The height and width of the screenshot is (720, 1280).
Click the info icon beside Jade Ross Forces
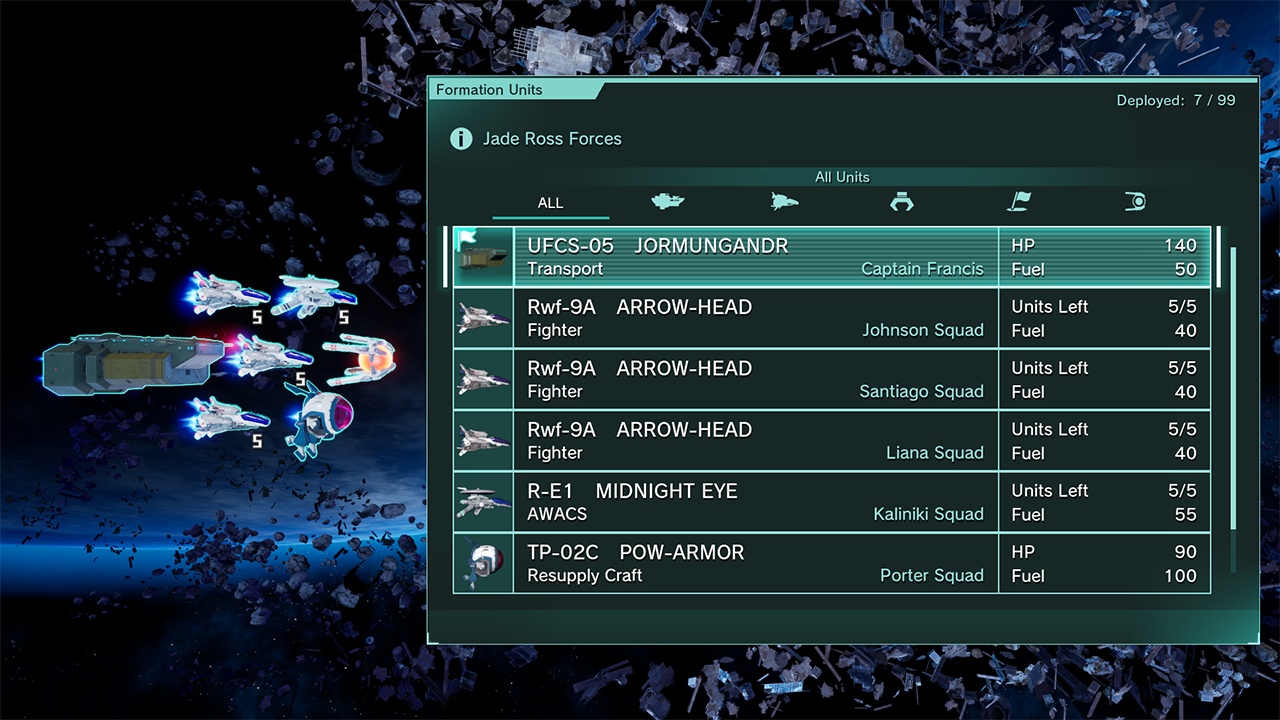coord(461,139)
